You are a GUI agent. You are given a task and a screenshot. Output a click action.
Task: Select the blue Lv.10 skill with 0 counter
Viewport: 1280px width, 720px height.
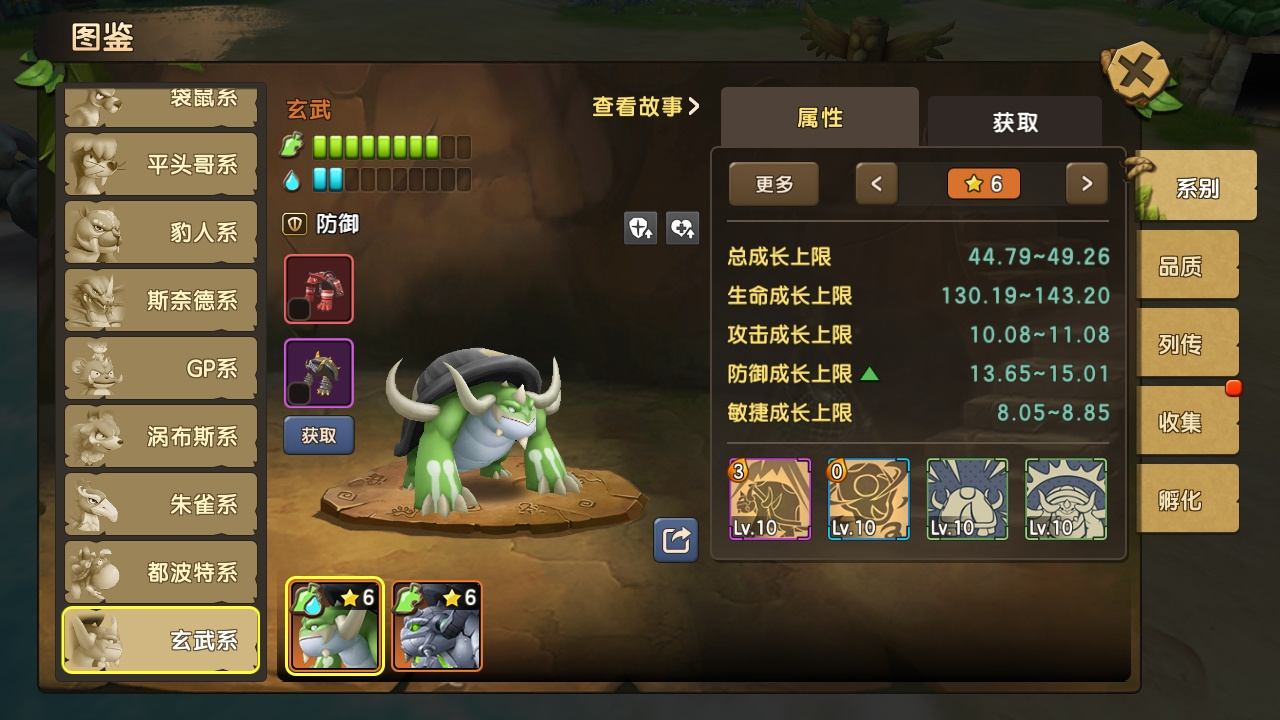pos(867,498)
